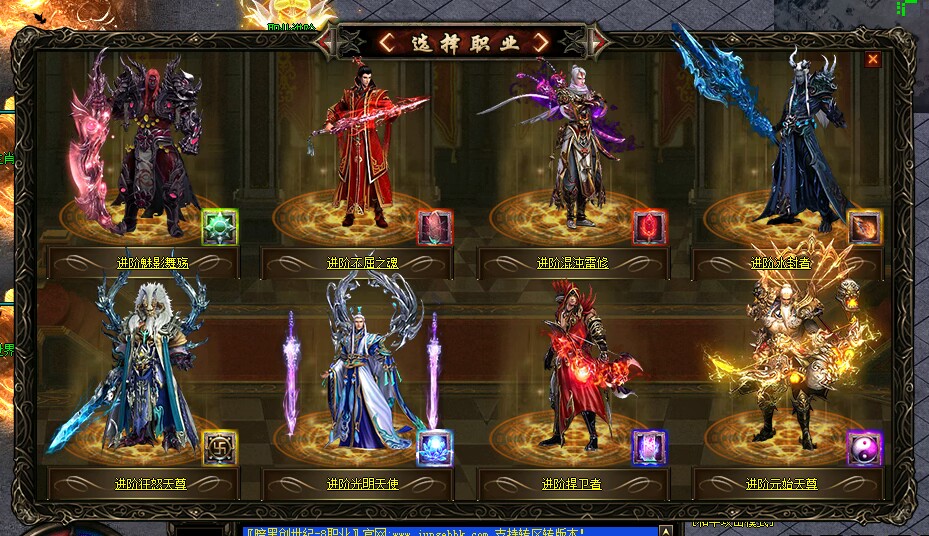Select the 进阶元始天尊 class link
Viewport: 929px width, 536px height.
point(781,484)
